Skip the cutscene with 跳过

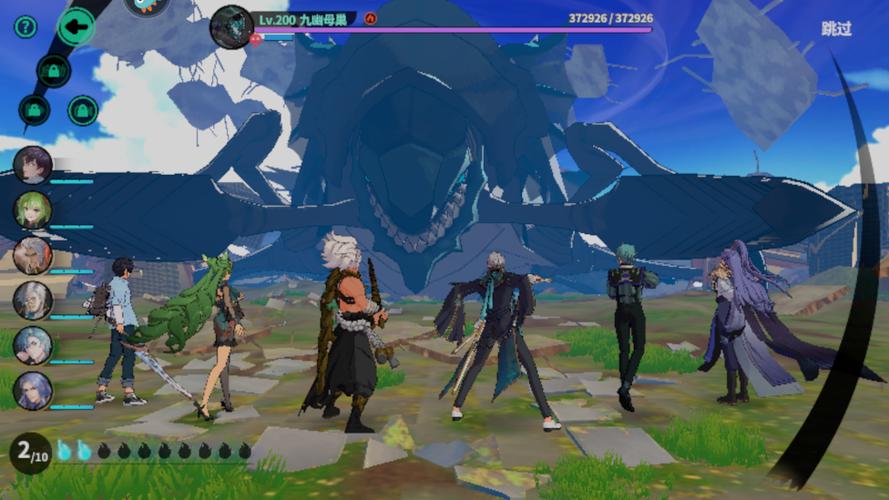pyautogui.click(x=836, y=29)
